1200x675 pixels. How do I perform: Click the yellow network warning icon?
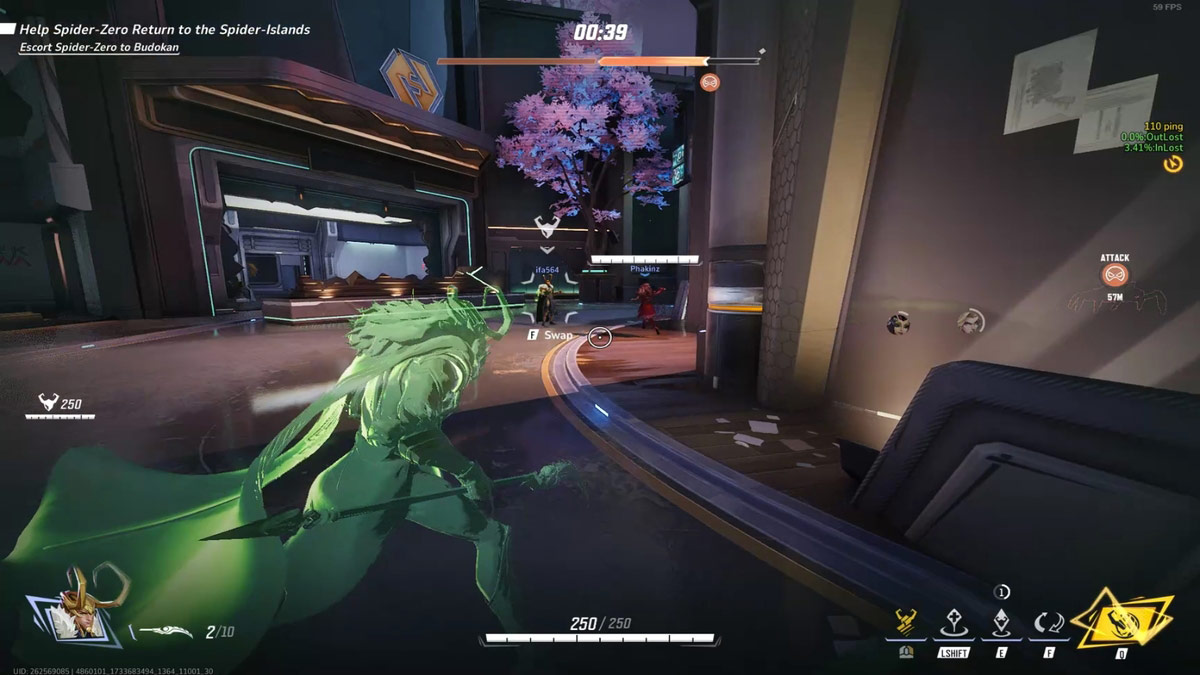[x=1173, y=163]
